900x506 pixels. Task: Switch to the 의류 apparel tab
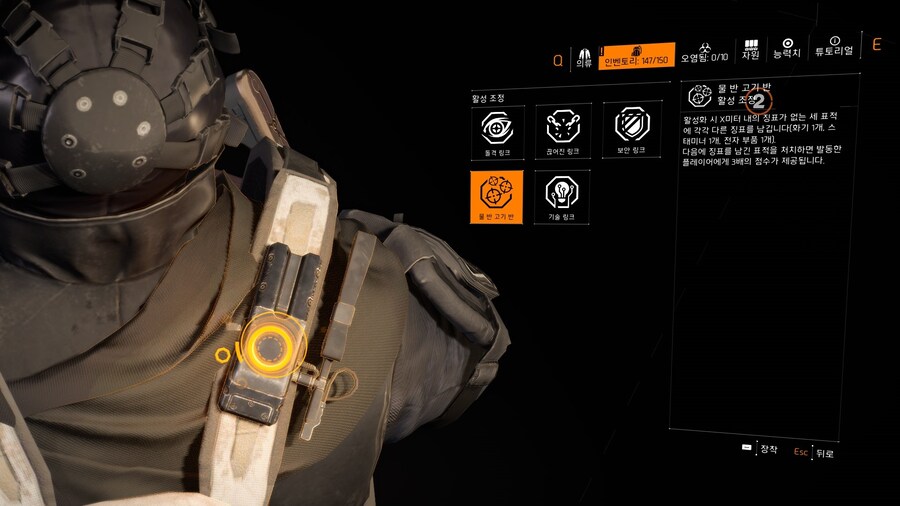click(584, 56)
